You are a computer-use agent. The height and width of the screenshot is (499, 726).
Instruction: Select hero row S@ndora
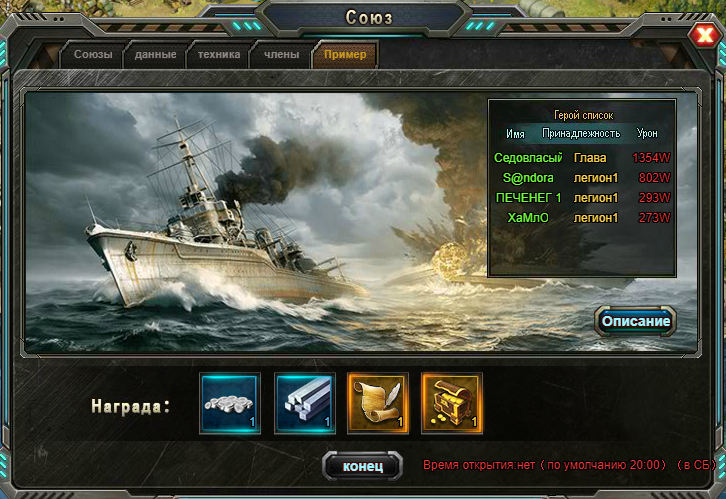[x=581, y=177]
